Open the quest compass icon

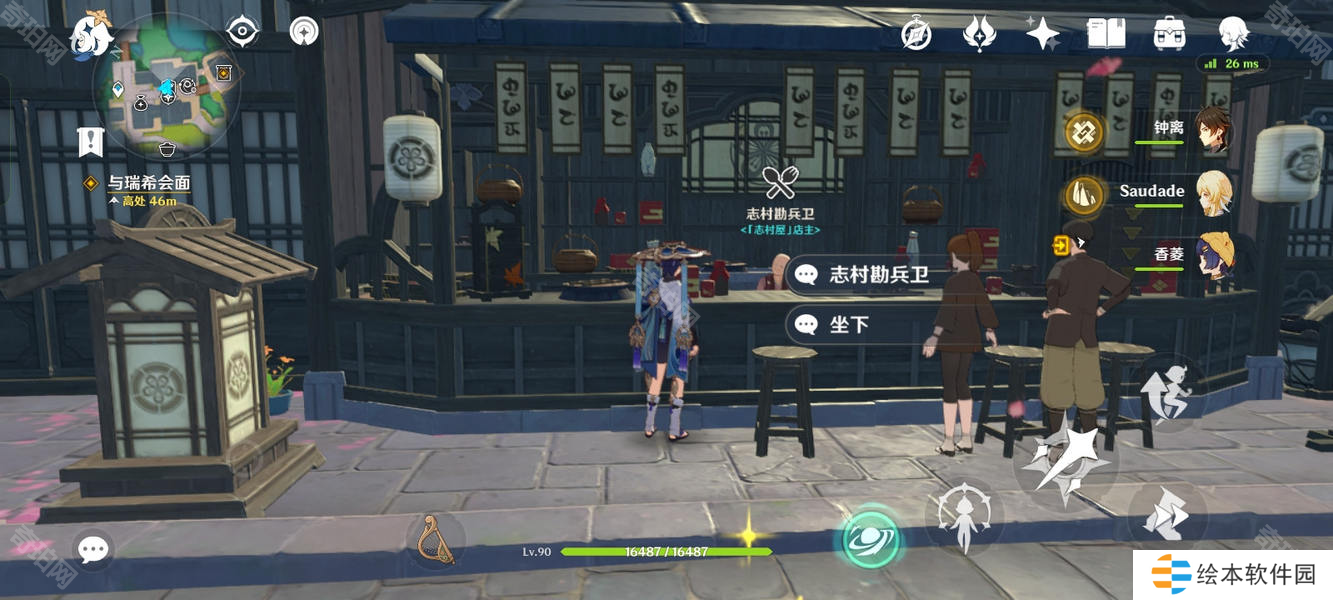point(916,34)
